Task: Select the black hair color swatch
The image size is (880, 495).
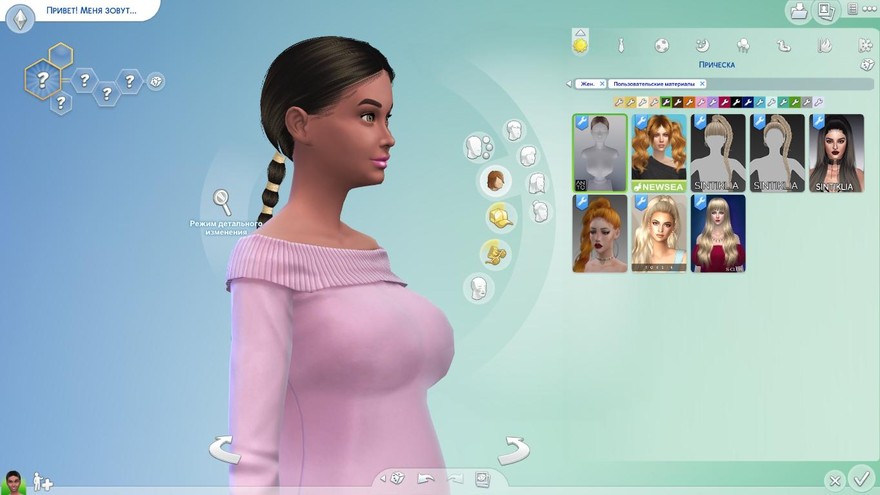Action: [x=735, y=102]
